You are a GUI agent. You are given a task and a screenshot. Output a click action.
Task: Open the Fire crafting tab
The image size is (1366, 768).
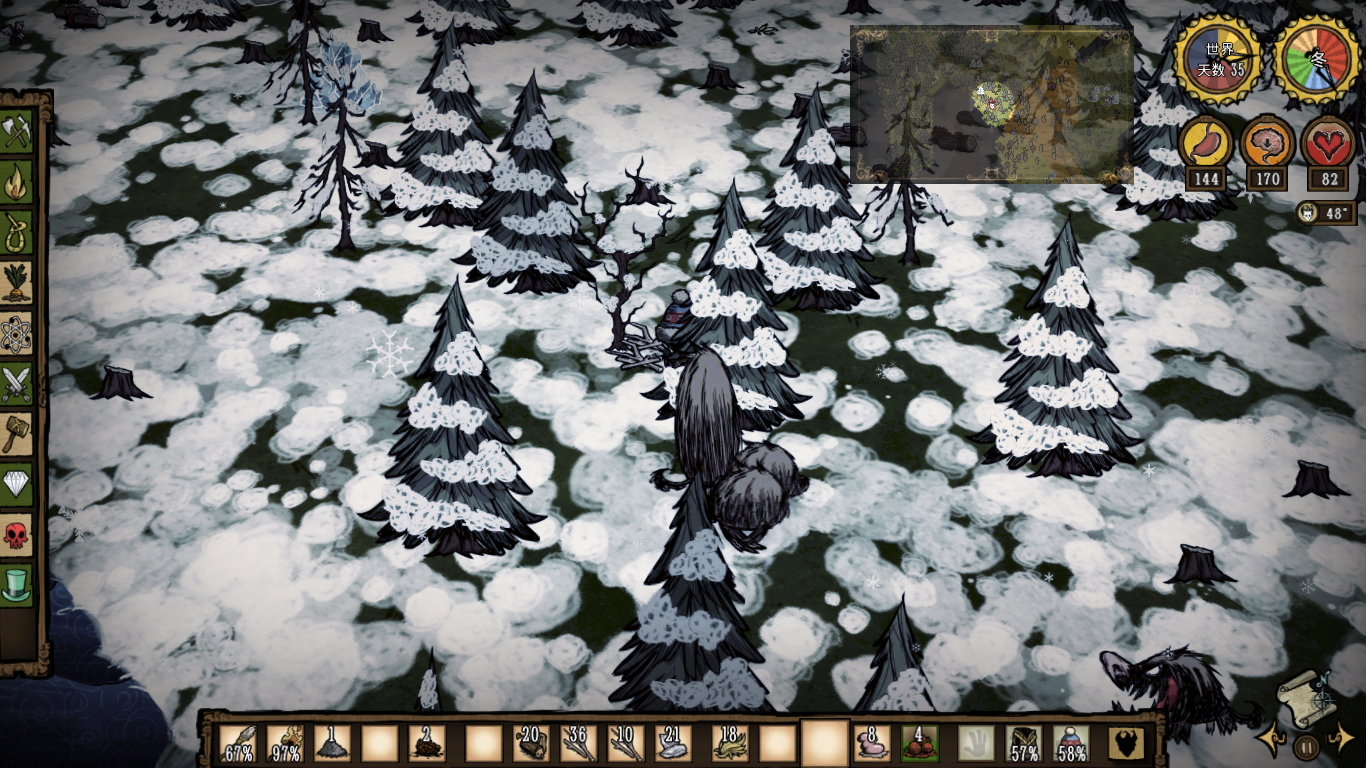tap(17, 183)
